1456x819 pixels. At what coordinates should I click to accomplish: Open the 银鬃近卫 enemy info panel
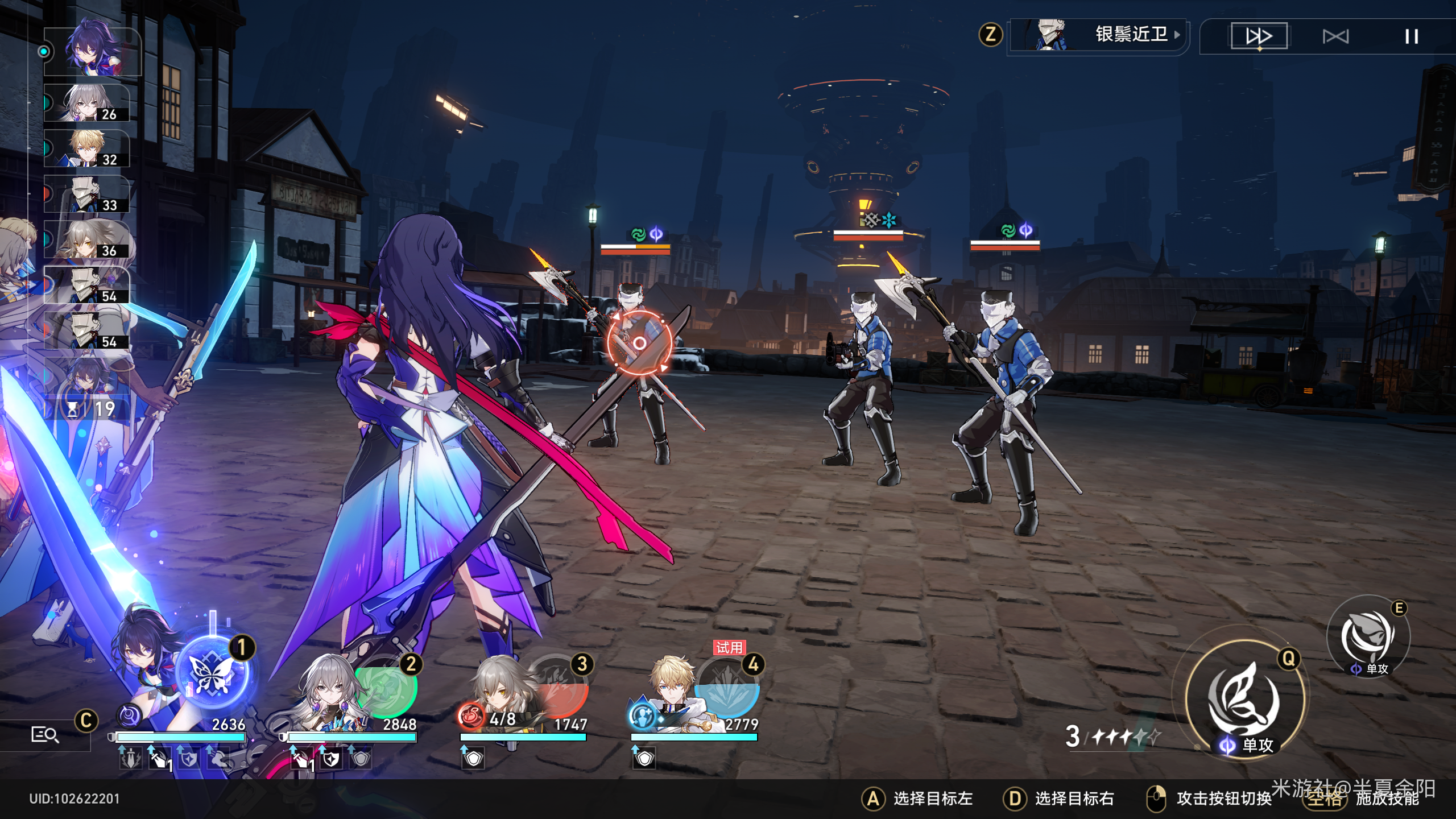pyautogui.click(x=1098, y=35)
